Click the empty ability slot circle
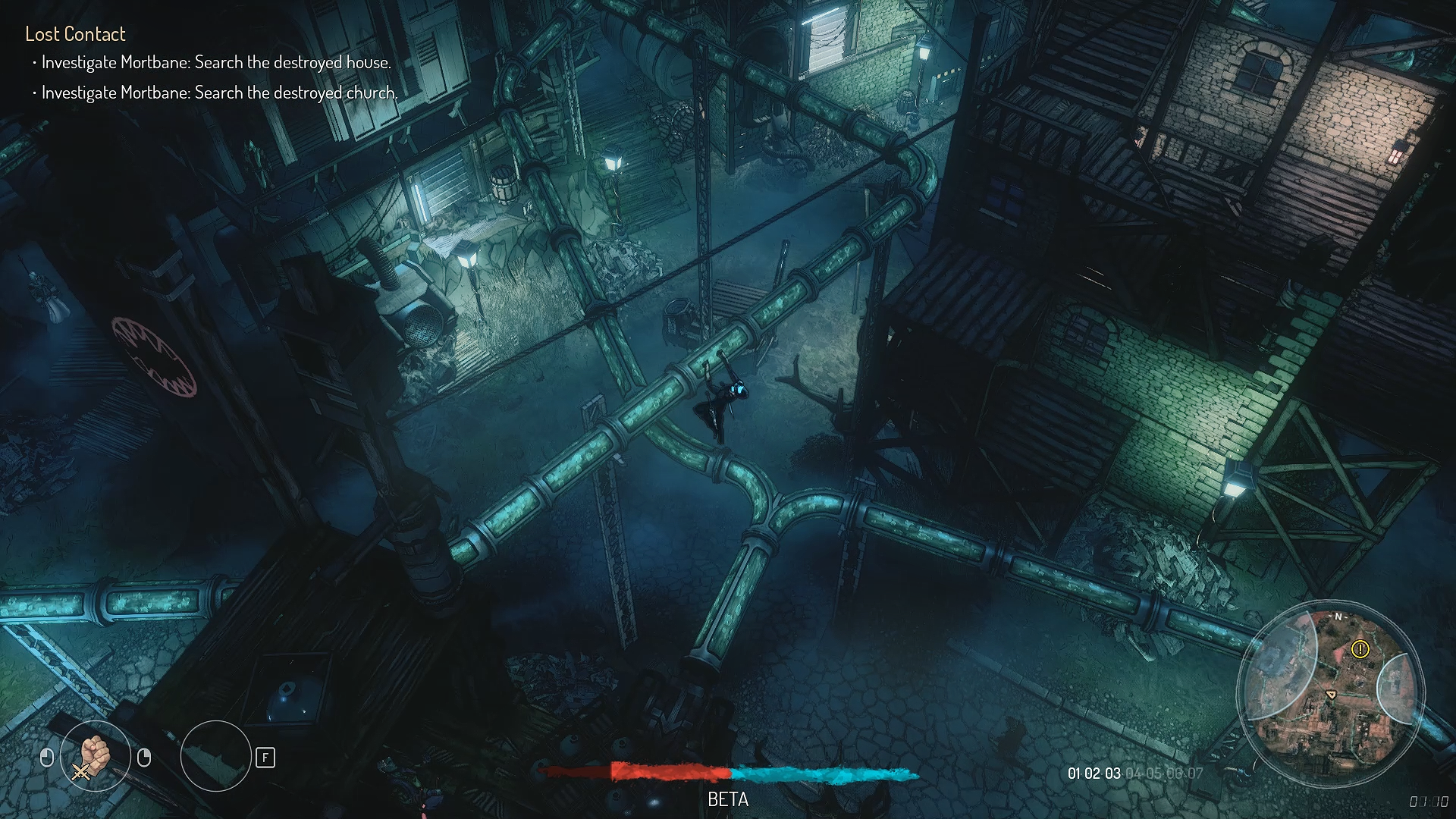This screenshot has height=819, width=1456. pos(215,756)
